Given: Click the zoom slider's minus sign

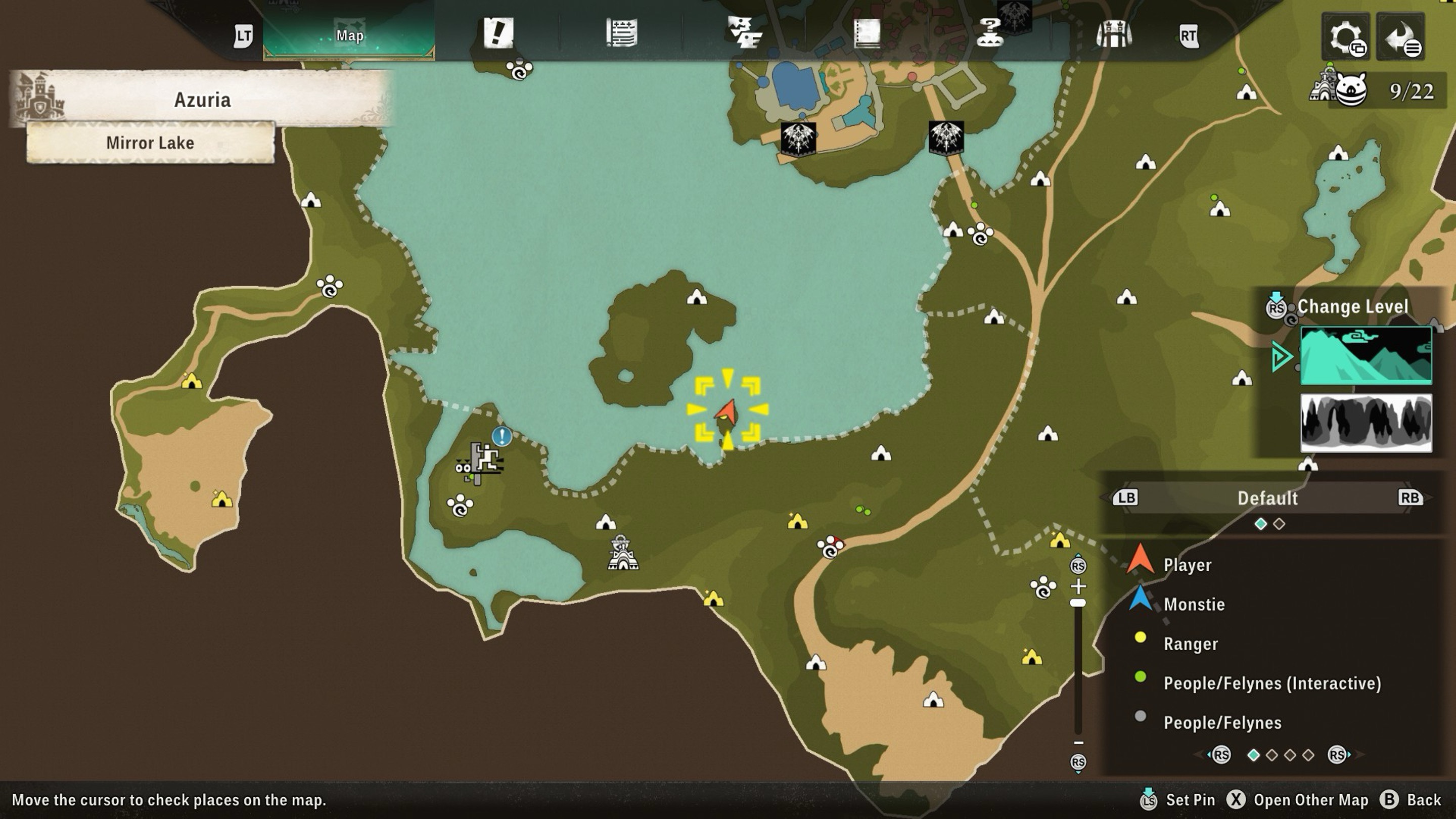Looking at the screenshot, I should pos(1078,743).
